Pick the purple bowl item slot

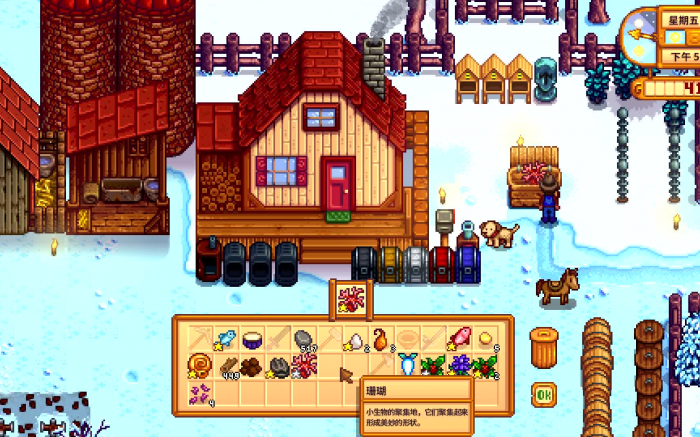pos(252,339)
